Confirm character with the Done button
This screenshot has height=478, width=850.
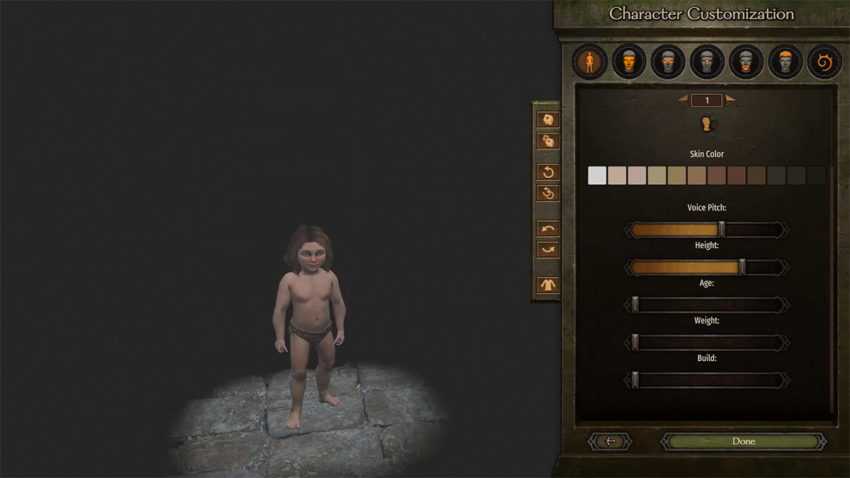(x=743, y=441)
